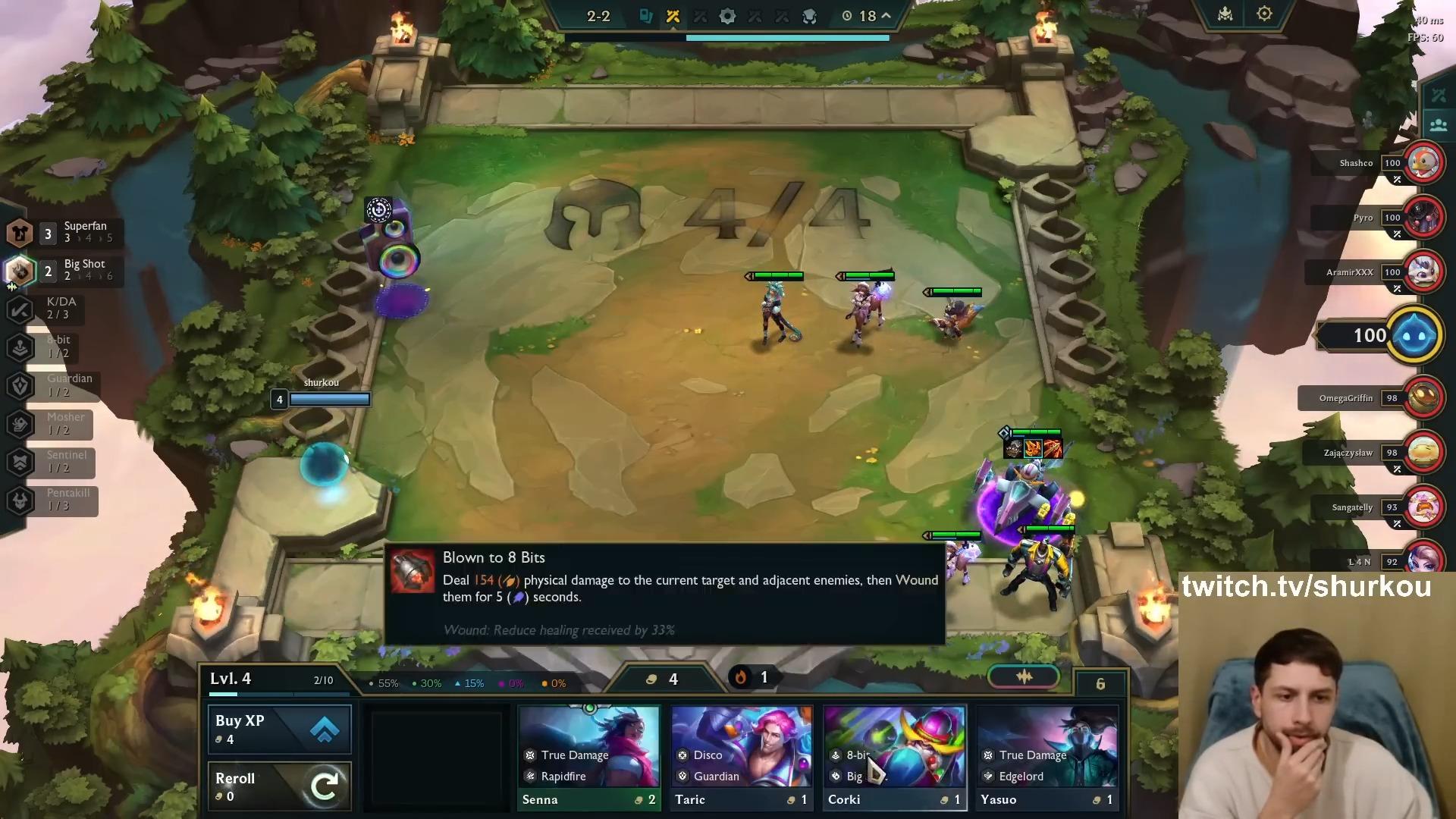
Task: Click the monster round icon in stage tracker
Action: pos(810,16)
